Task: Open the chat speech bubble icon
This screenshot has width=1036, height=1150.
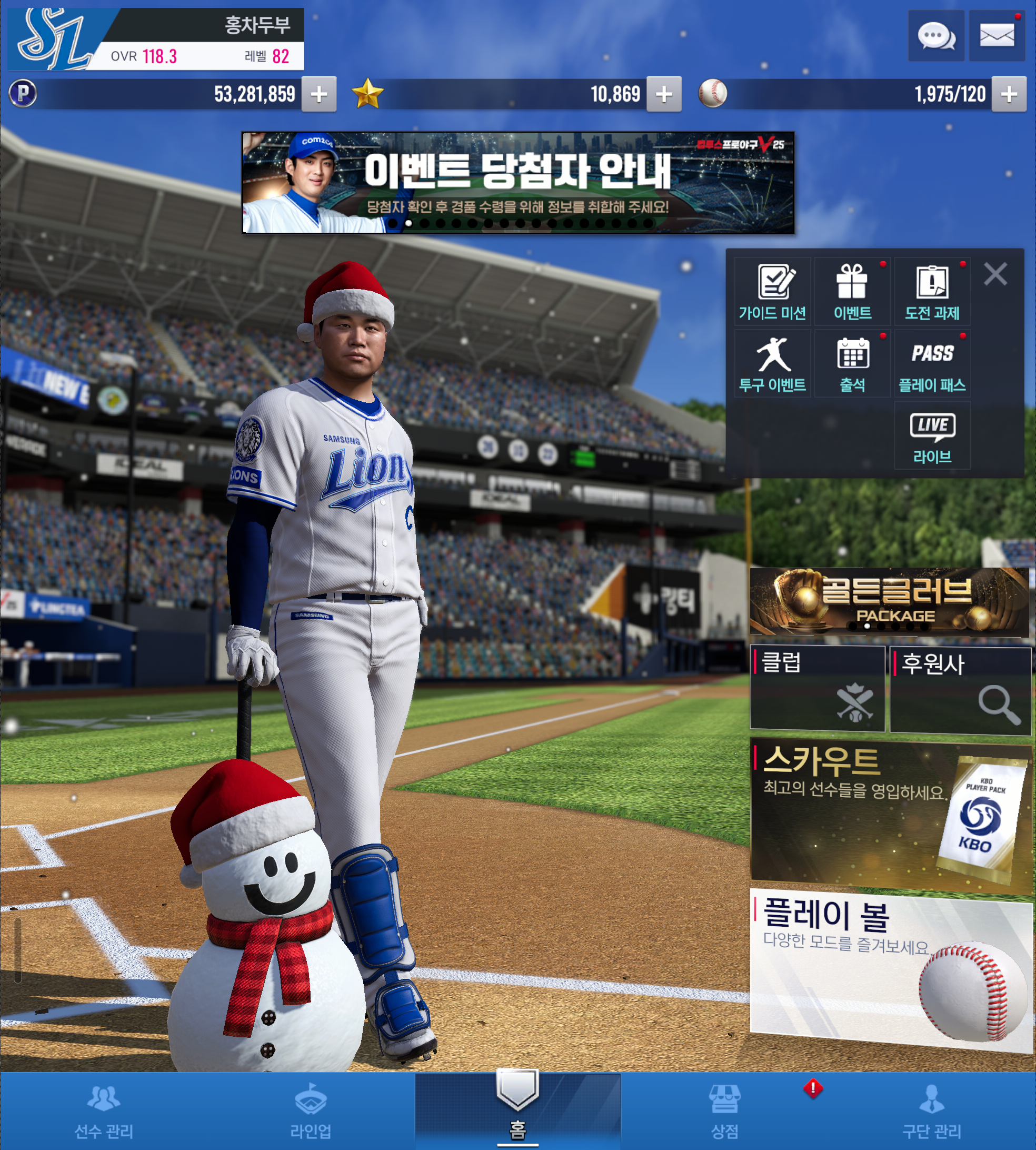Action: (935, 36)
